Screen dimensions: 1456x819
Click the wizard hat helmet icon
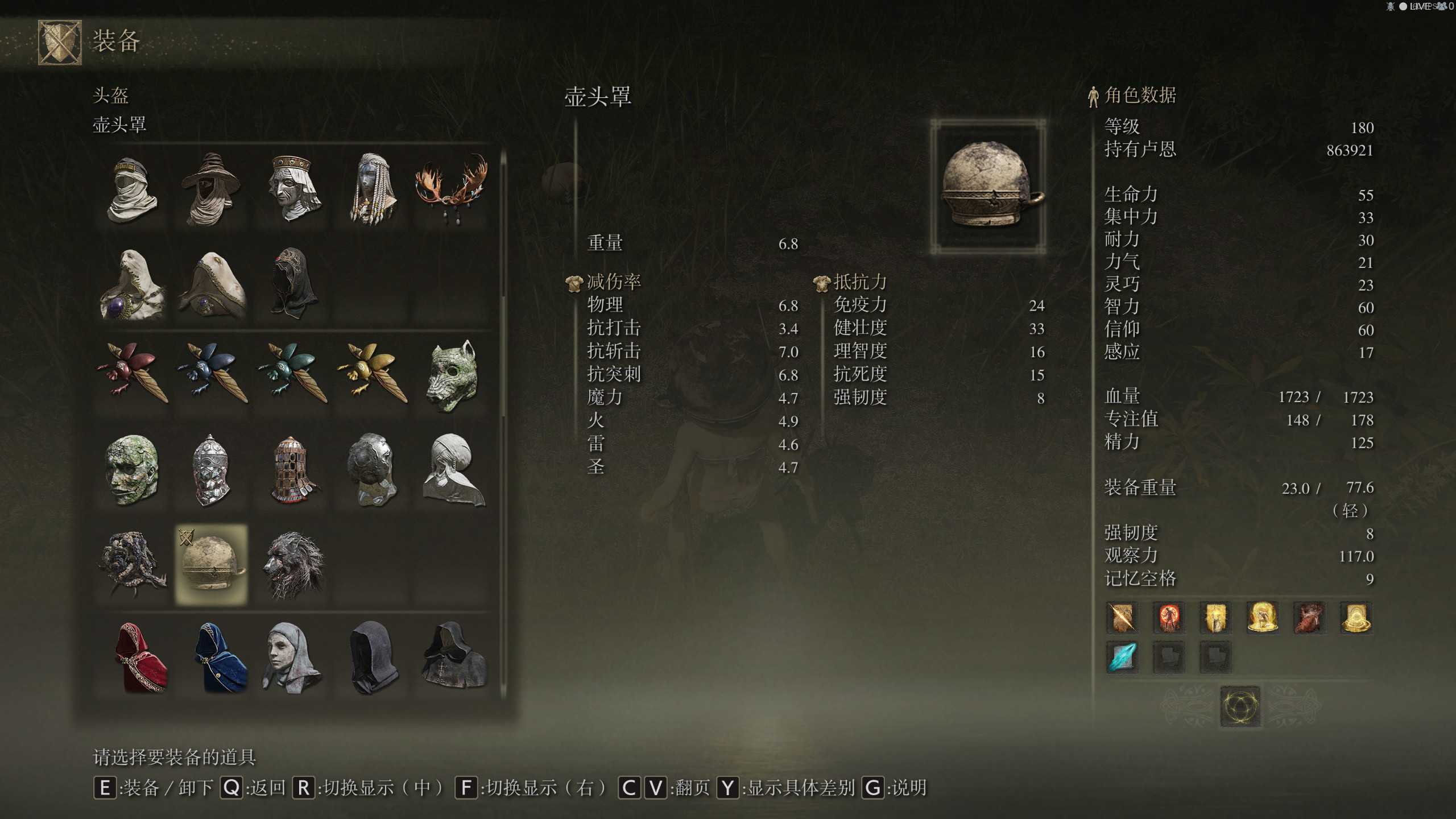tap(212, 188)
